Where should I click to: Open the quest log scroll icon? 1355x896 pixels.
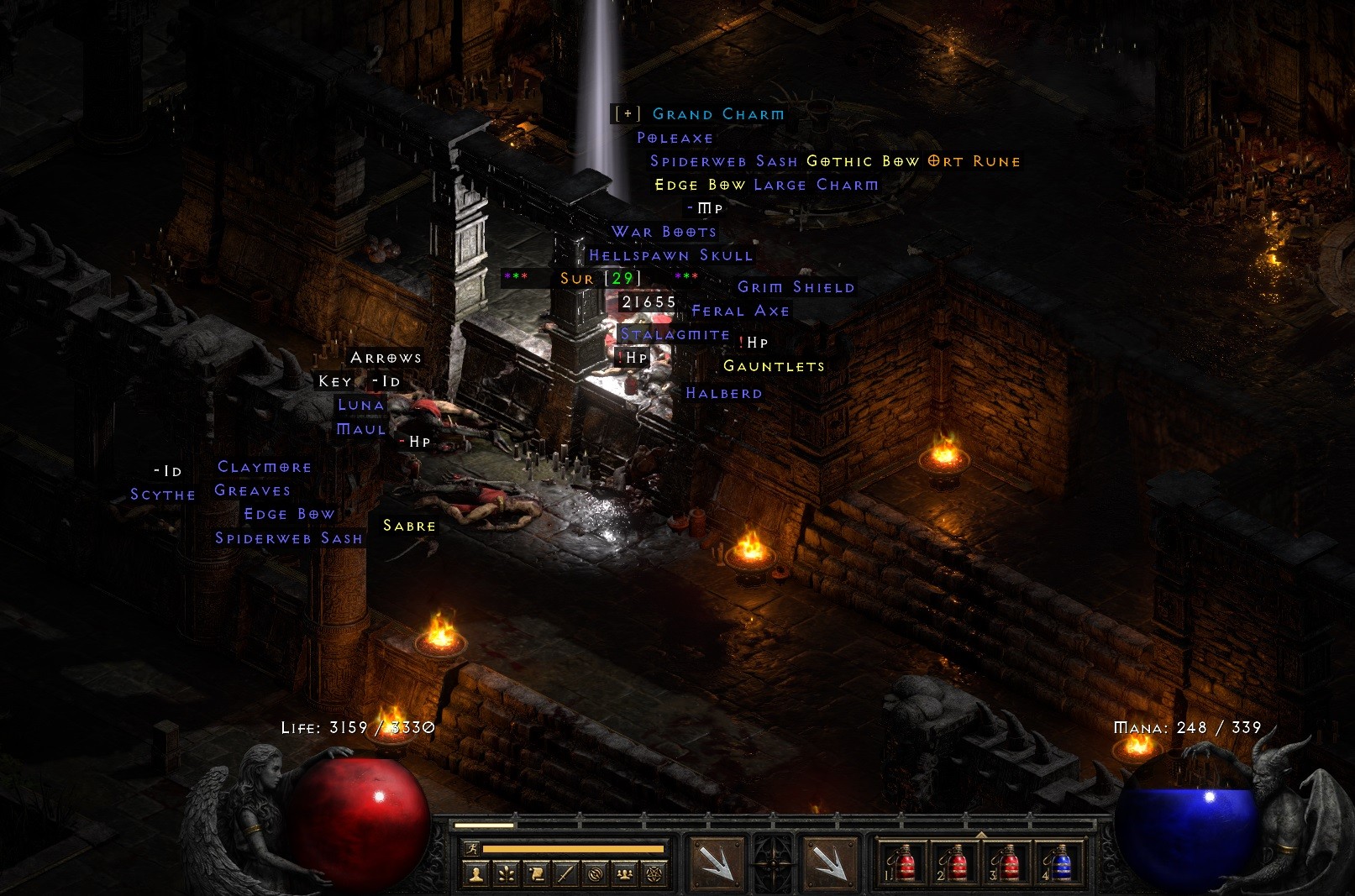537,873
